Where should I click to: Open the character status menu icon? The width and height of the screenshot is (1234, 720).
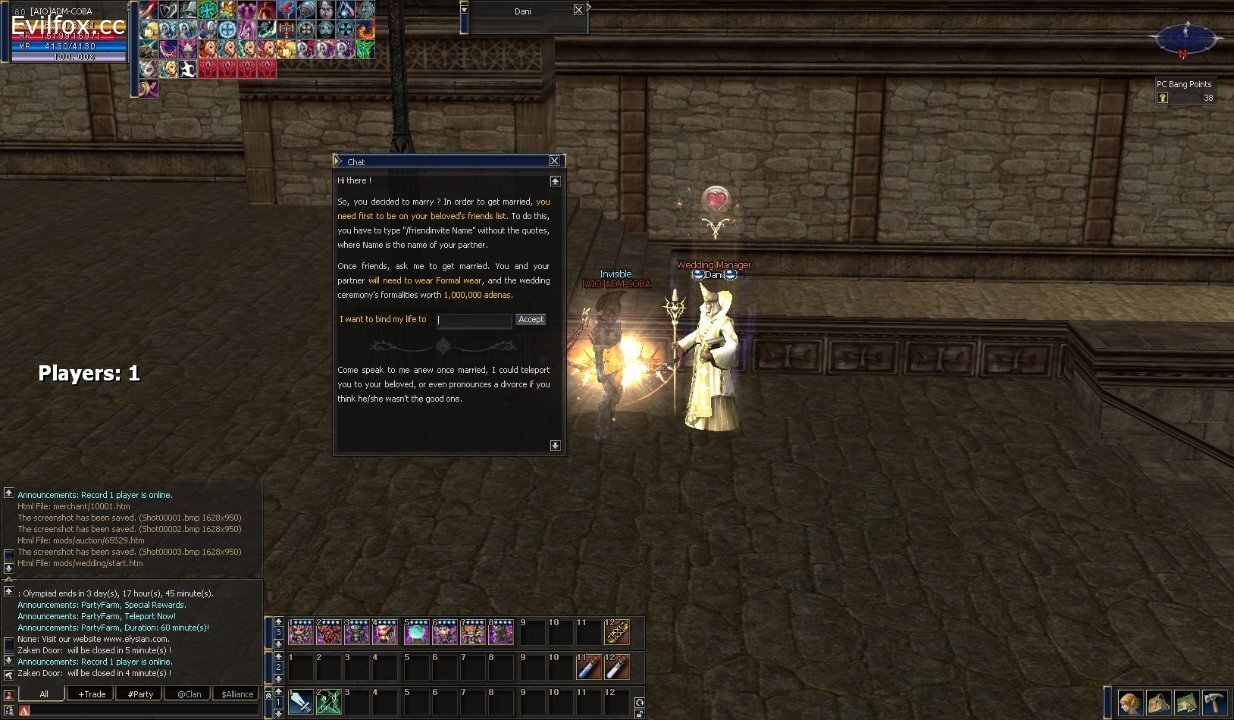[1130, 703]
